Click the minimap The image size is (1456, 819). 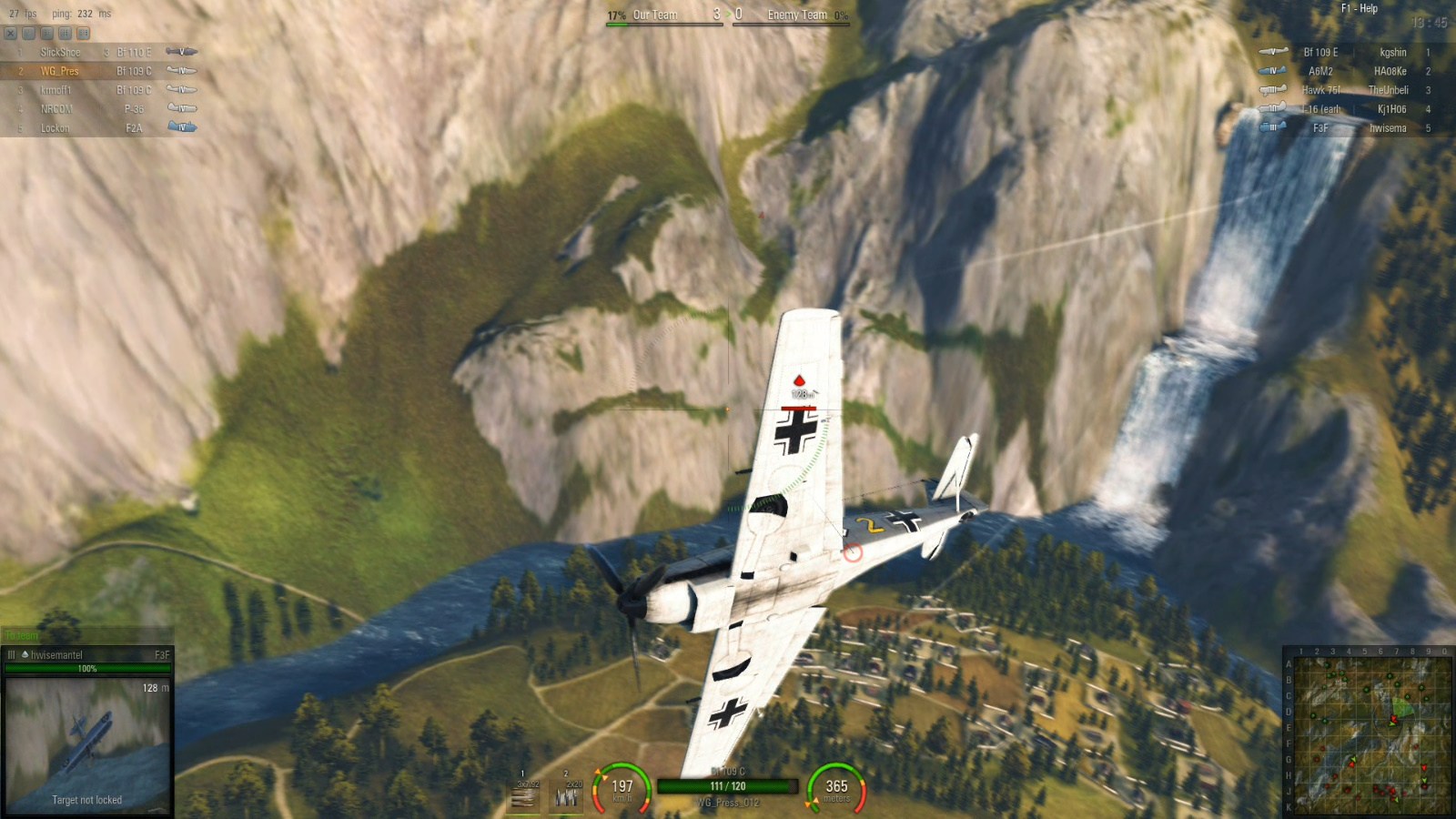[x=1371, y=733]
